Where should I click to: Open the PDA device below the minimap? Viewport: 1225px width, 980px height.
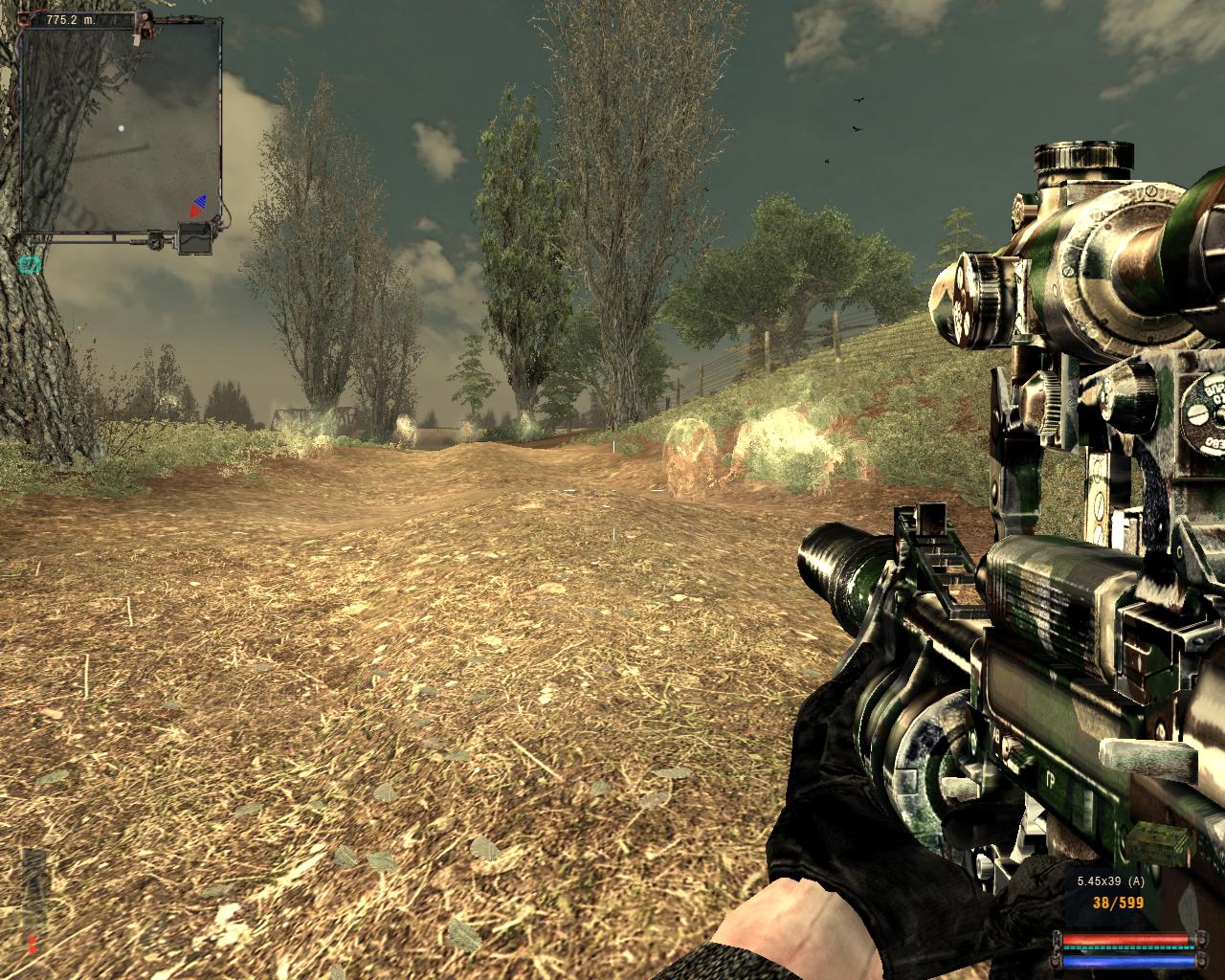196,238
